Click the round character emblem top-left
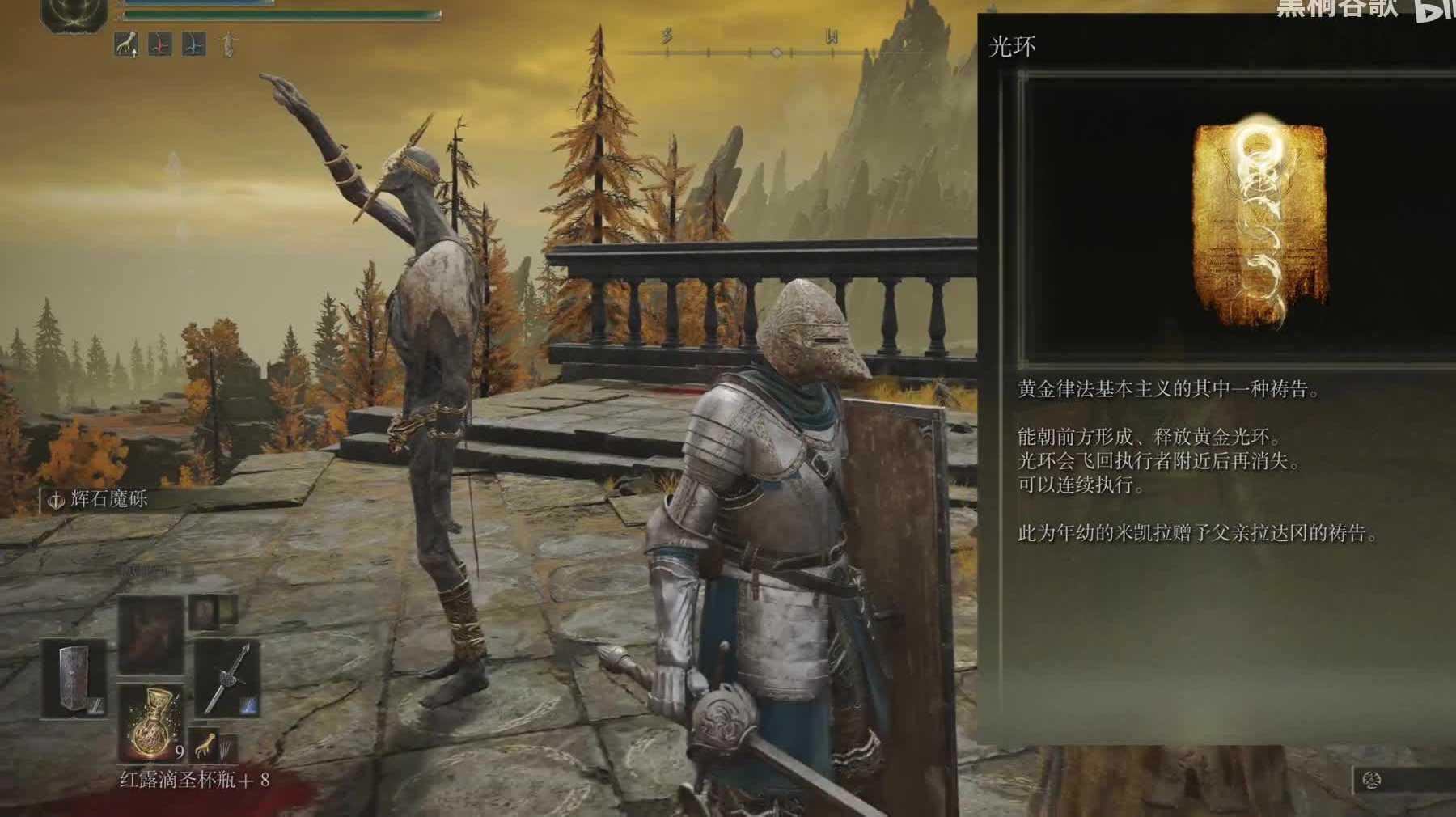 (74, 14)
